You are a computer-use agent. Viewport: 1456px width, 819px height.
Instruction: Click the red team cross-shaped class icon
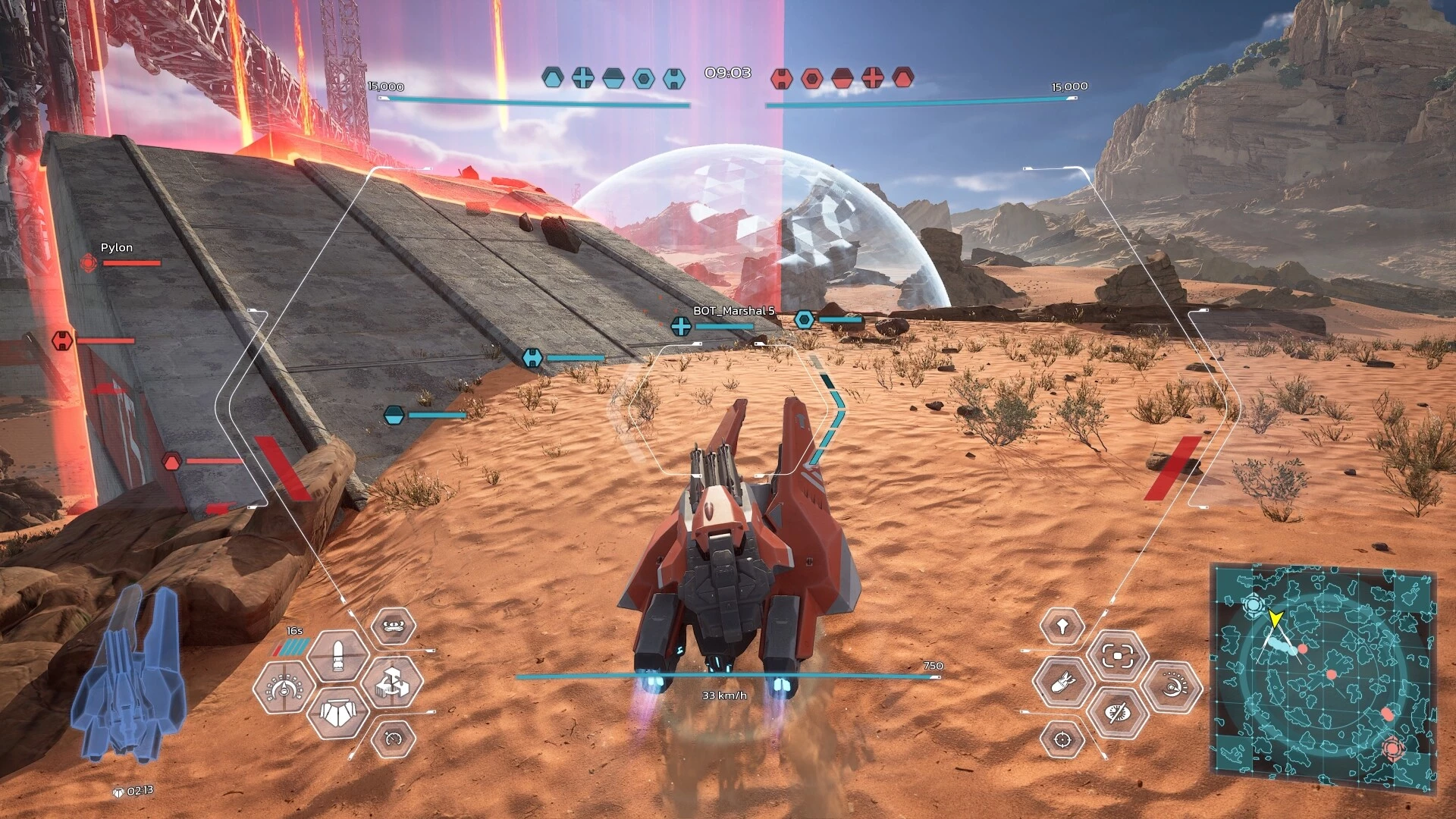pos(873,77)
